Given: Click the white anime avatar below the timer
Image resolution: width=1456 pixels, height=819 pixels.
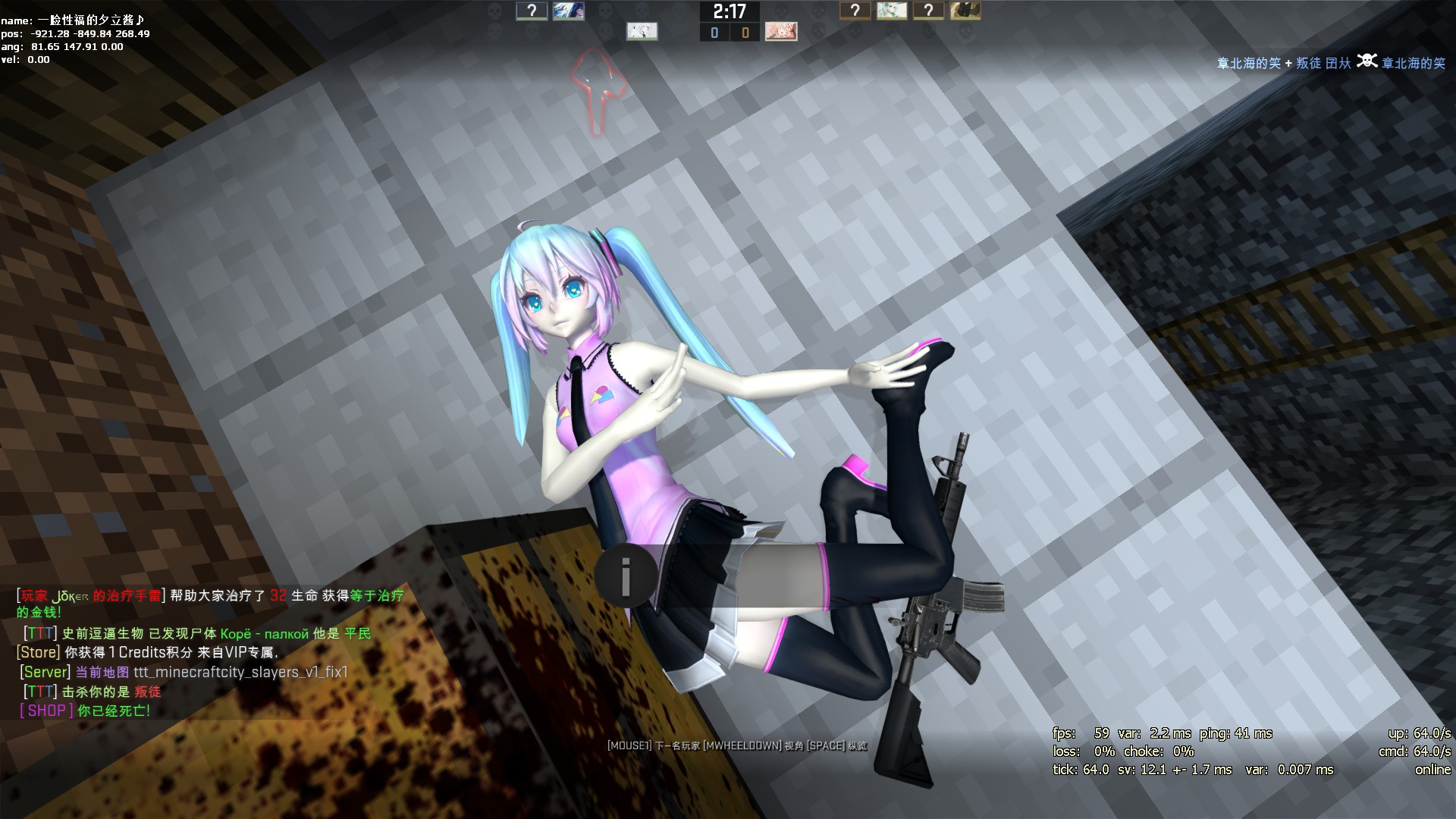Looking at the screenshot, I should [641, 31].
